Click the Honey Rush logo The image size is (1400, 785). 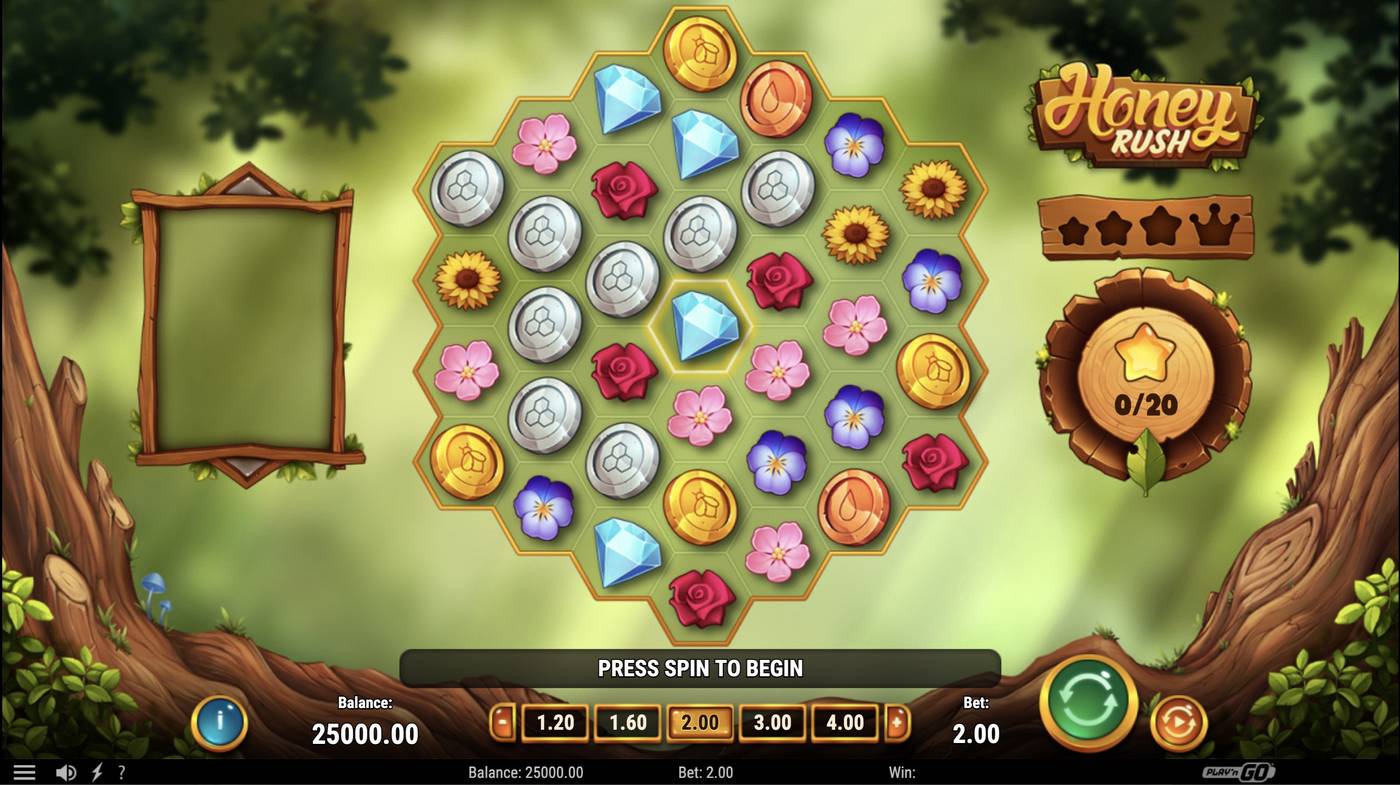tap(1144, 110)
